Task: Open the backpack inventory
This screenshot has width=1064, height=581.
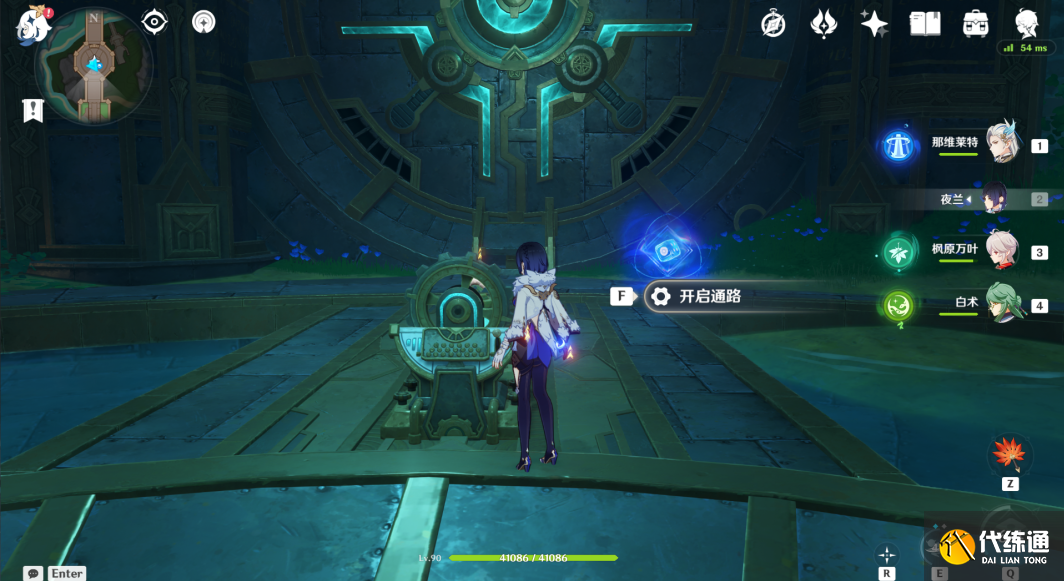Action: pos(976,24)
